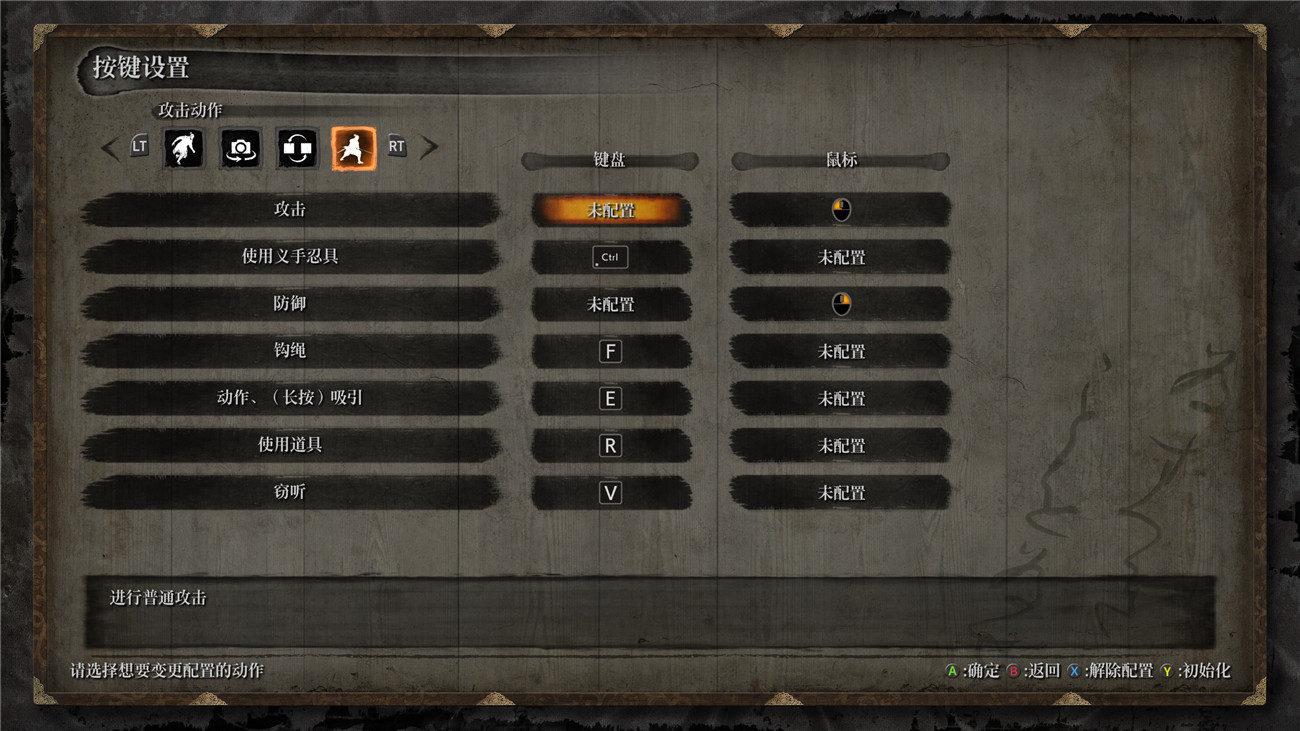The height and width of the screenshot is (731, 1300).
Task: Go to the previous category with left arrow
Action: 110,148
